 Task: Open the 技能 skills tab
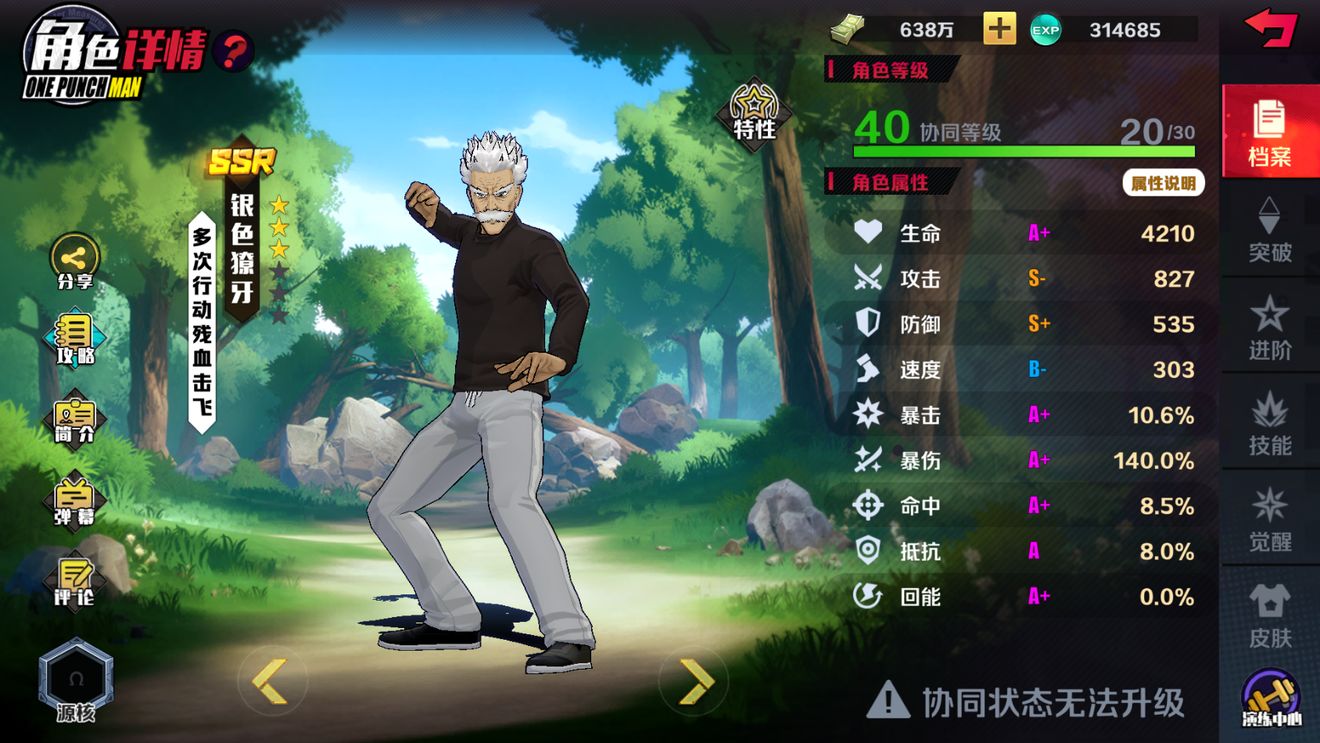pyautogui.click(x=1270, y=425)
